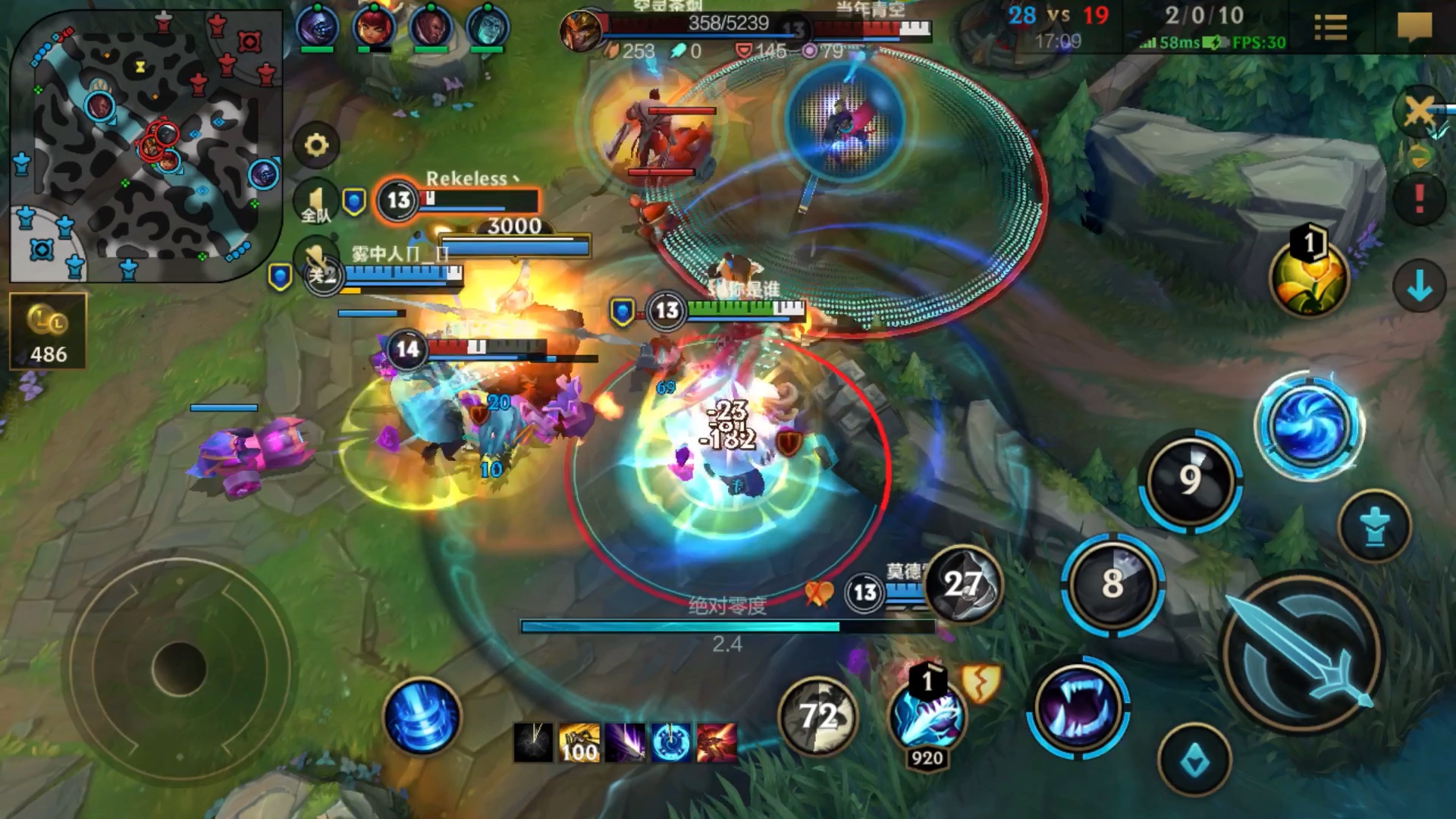Image resolution: width=1456 pixels, height=819 pixels.
Task: Cast the blue pillar summoner spell
Action: pos(422,717)
